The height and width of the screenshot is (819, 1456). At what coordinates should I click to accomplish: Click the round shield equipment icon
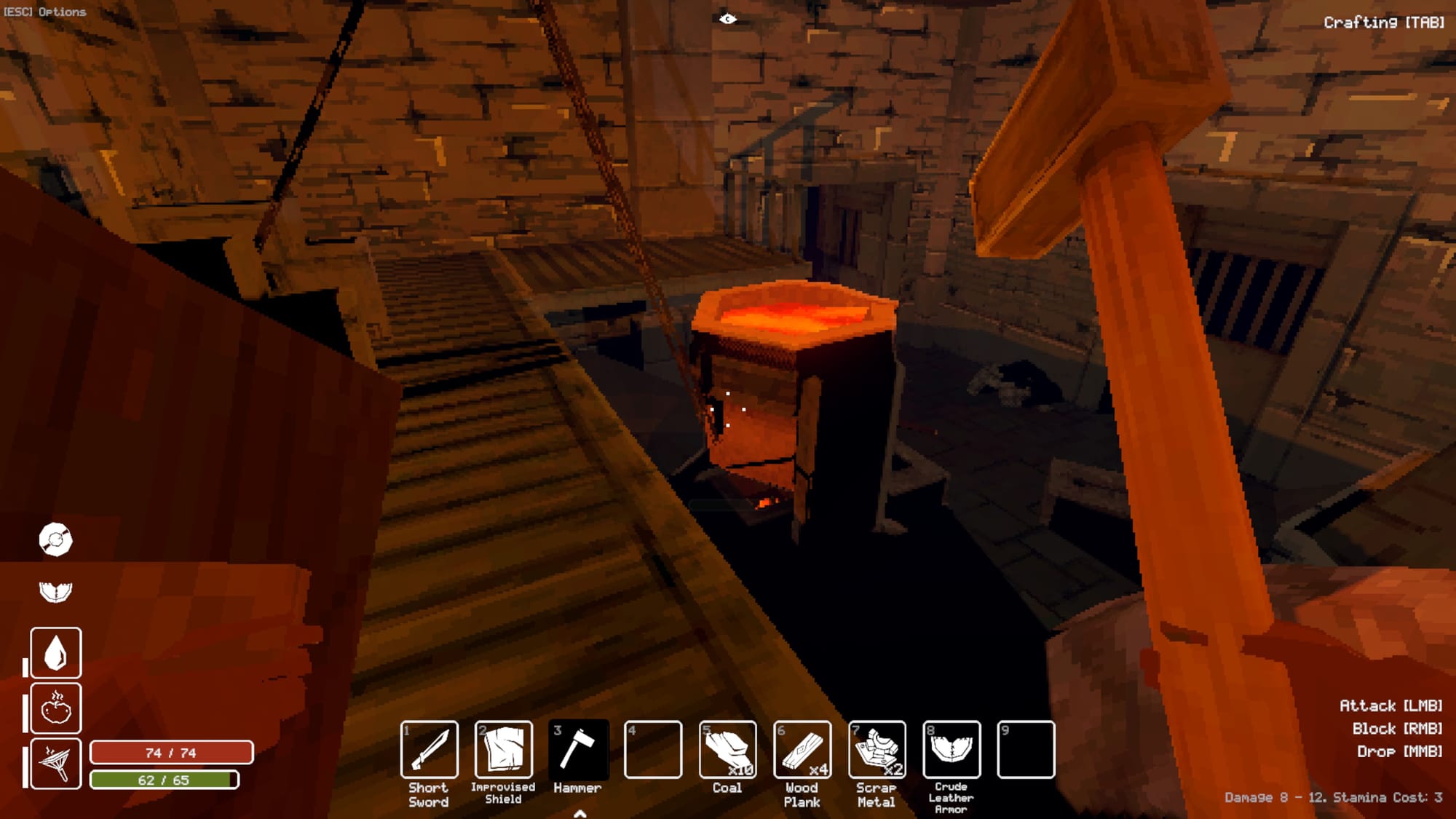(x=55, y=539)
